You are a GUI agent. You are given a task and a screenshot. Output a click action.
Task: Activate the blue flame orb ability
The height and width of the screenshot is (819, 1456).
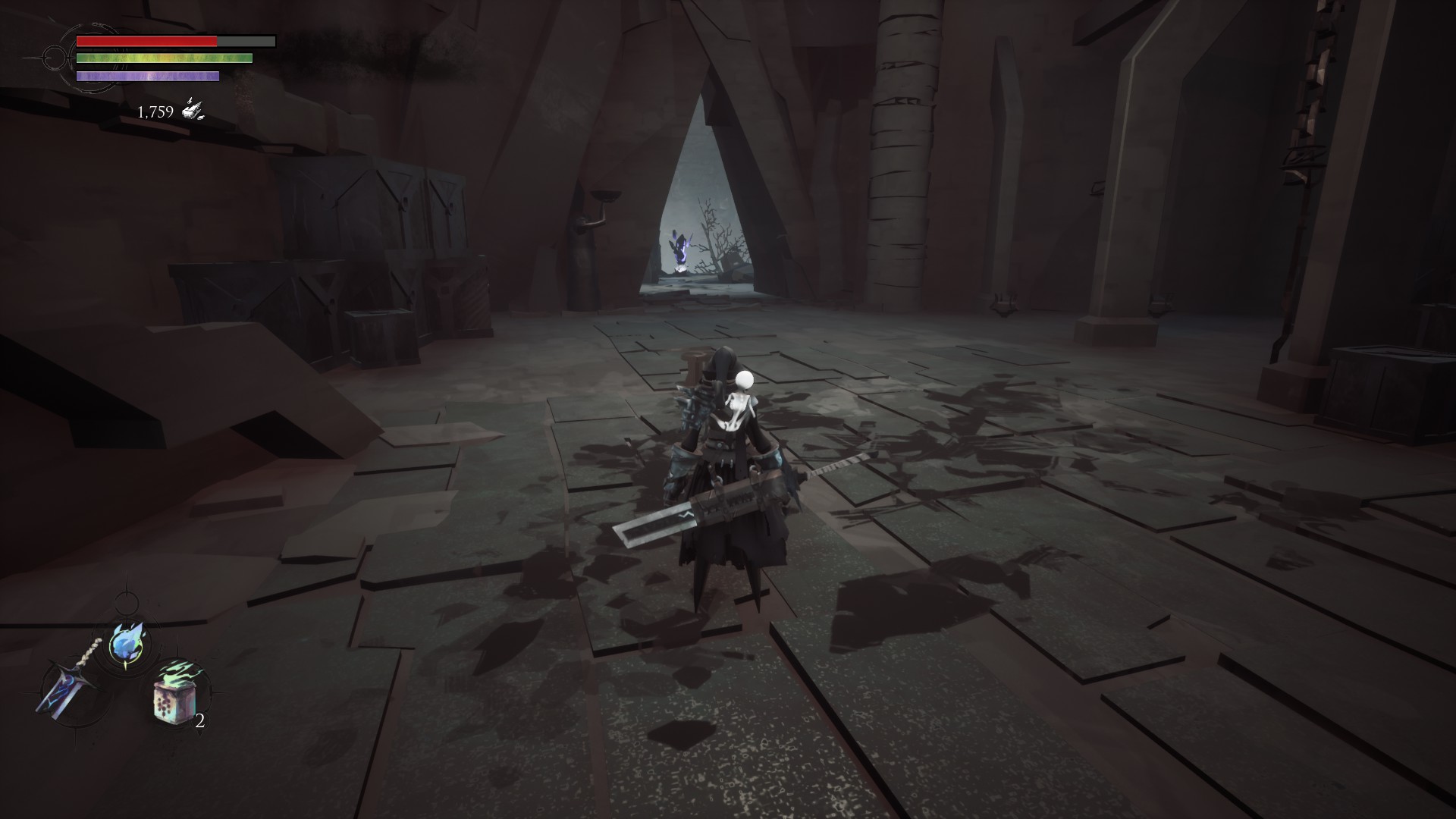pyautogui.click(x=126, y=644)
